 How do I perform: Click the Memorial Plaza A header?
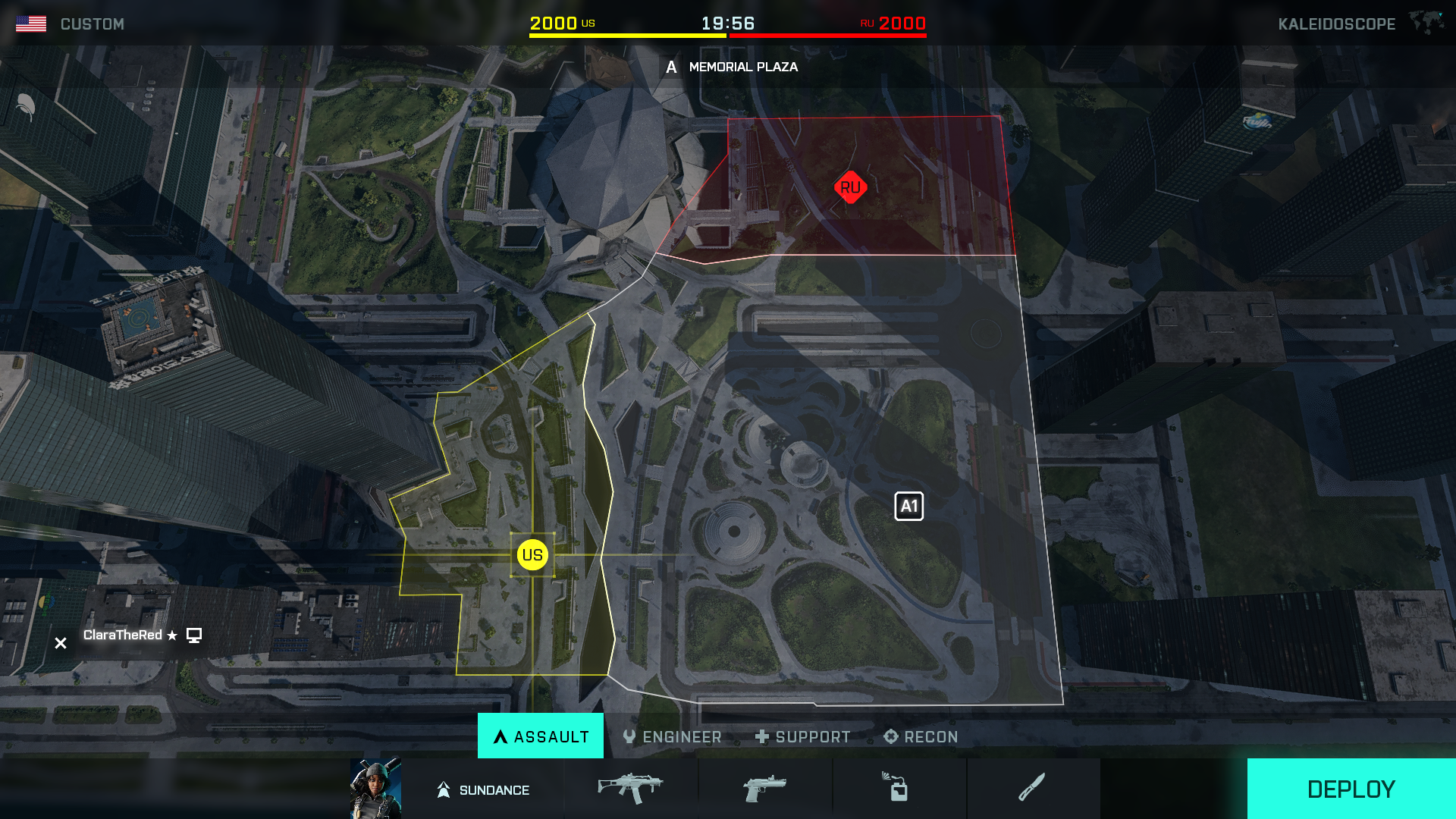point(670,67)
